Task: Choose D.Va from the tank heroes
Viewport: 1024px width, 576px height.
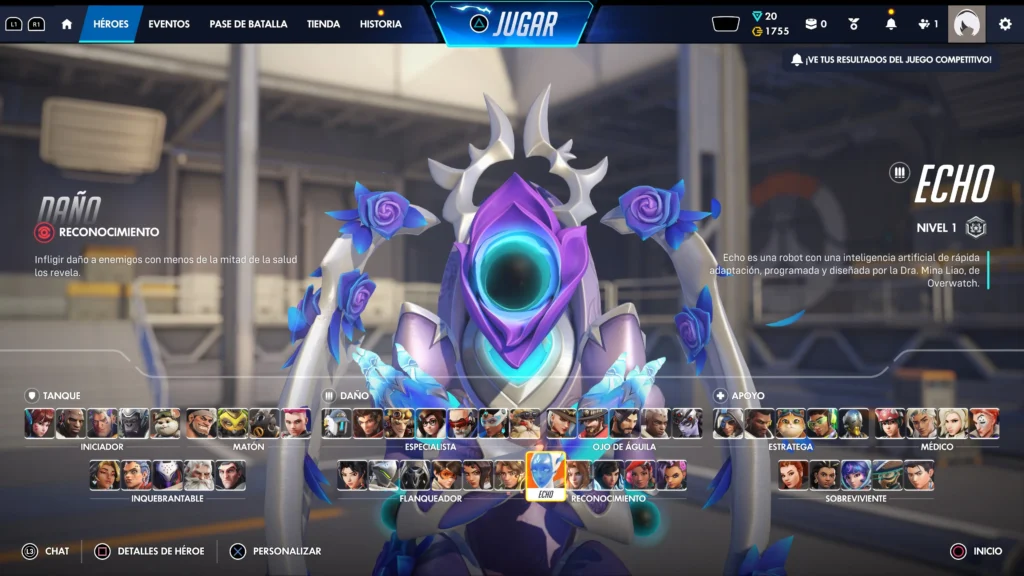Action: pyautogui.click(x=40, y=424)
